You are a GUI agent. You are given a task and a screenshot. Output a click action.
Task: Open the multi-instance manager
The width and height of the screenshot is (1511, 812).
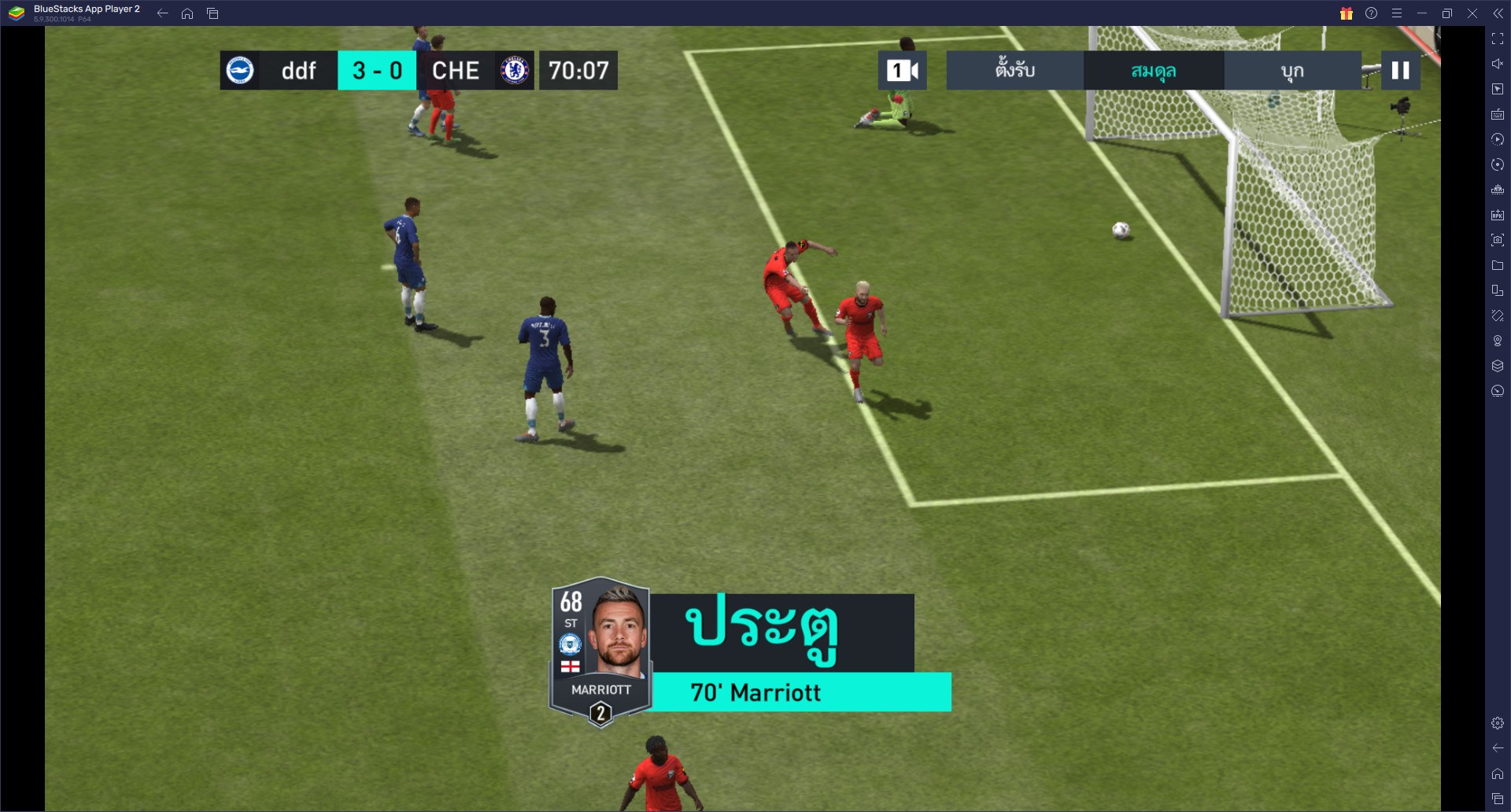[x=1498, y=190]
